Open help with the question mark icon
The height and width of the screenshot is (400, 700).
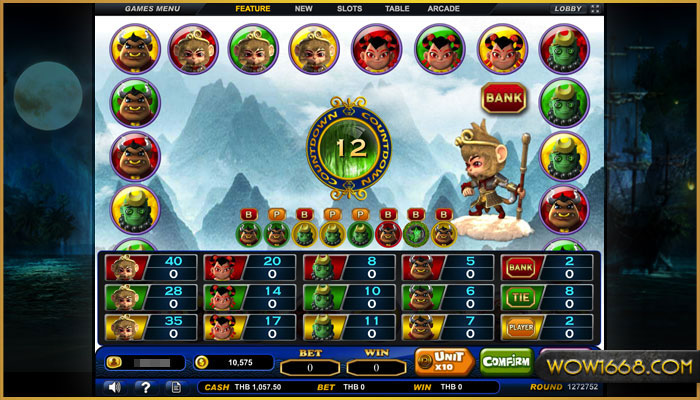tap(145, 387)
